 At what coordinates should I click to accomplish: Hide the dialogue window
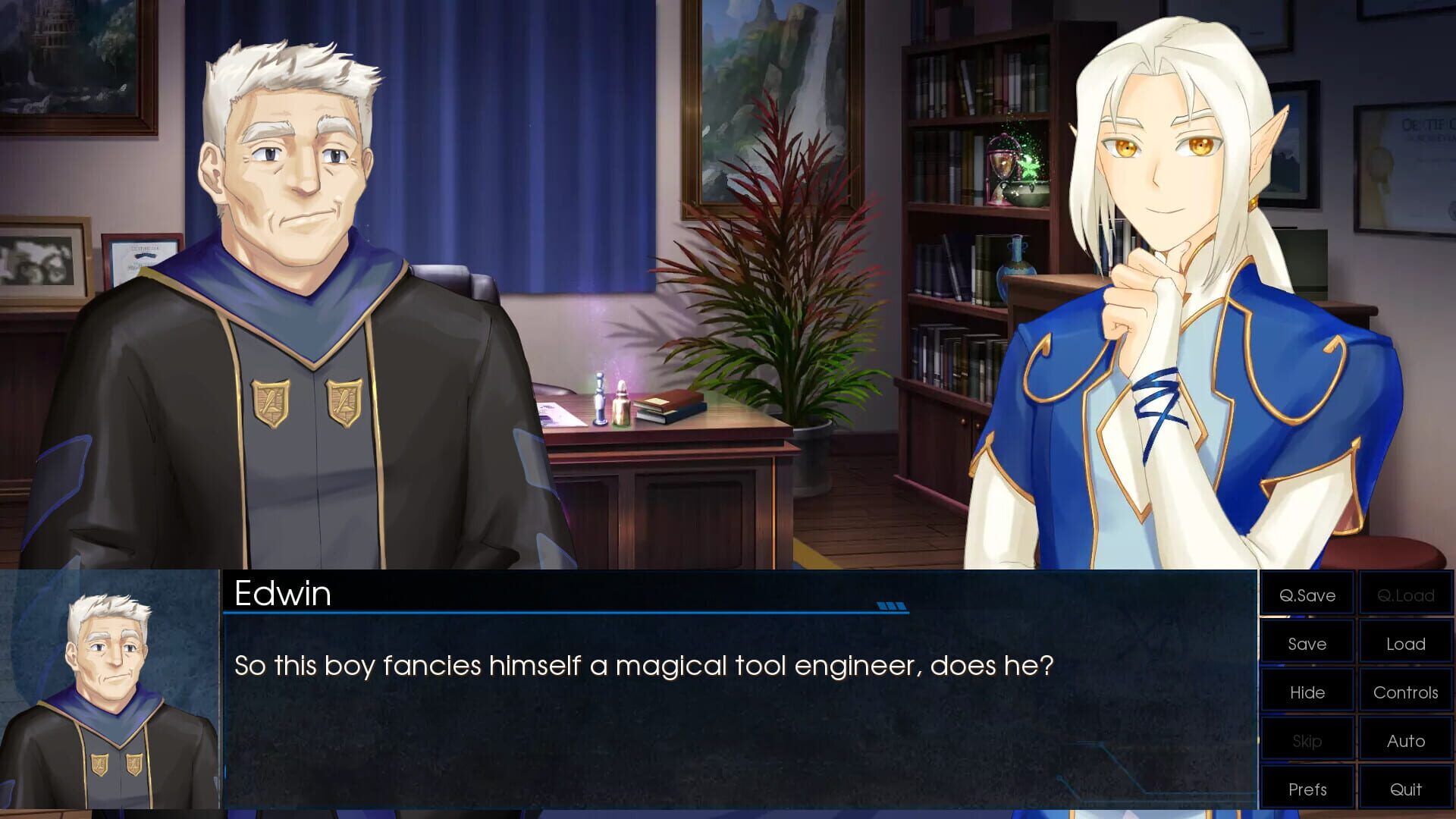tap(1307, 692)
